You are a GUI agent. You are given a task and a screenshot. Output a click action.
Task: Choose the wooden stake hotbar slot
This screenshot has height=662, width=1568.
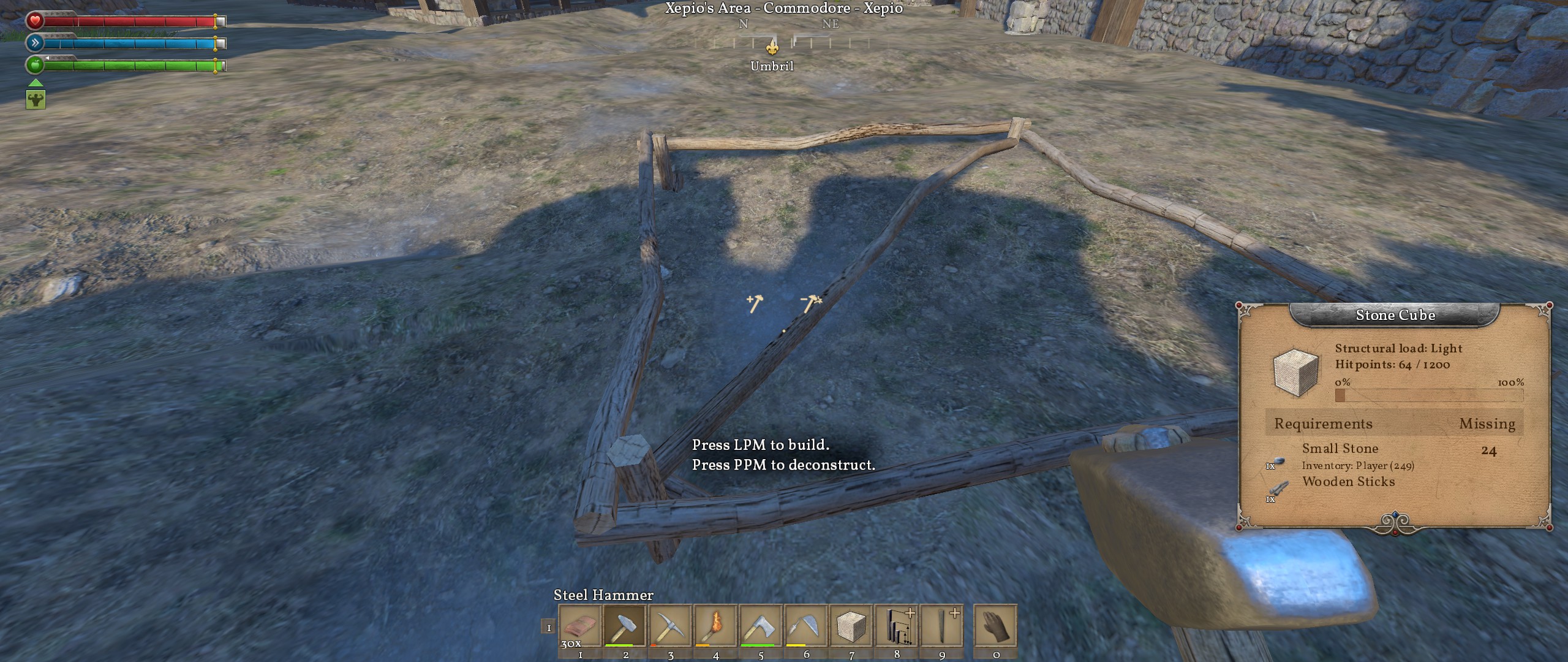point(942,626)
